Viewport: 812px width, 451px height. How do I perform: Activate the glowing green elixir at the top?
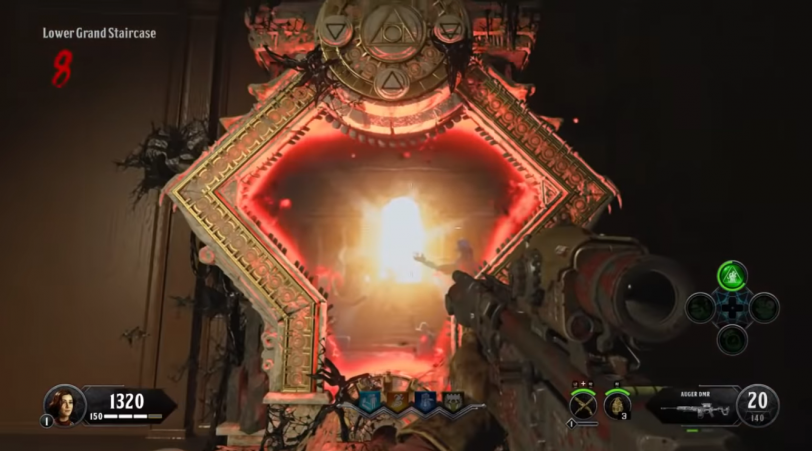pyautogui.click(x=732, y=276)
